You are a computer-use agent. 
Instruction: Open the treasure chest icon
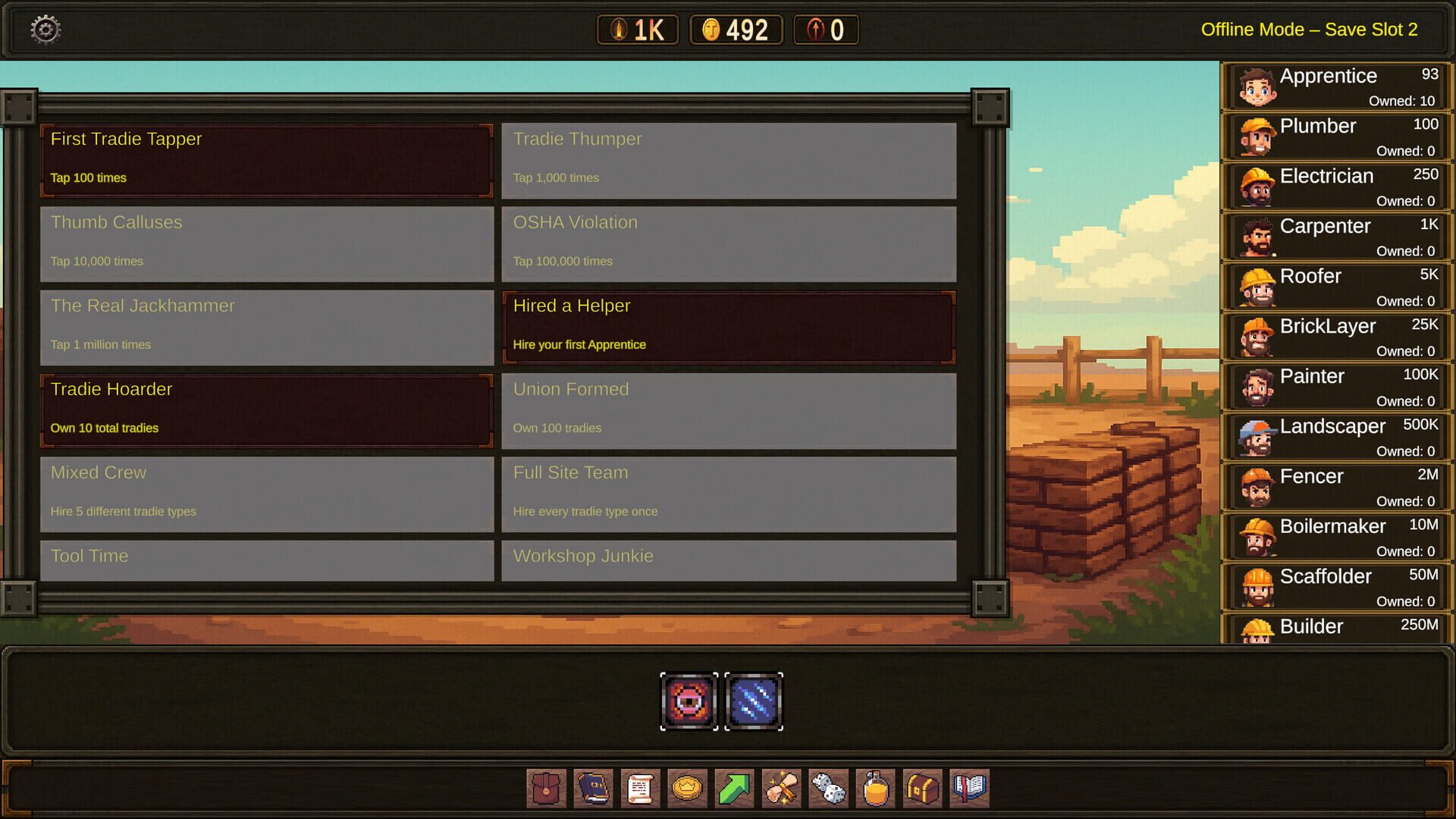point(922,789)
